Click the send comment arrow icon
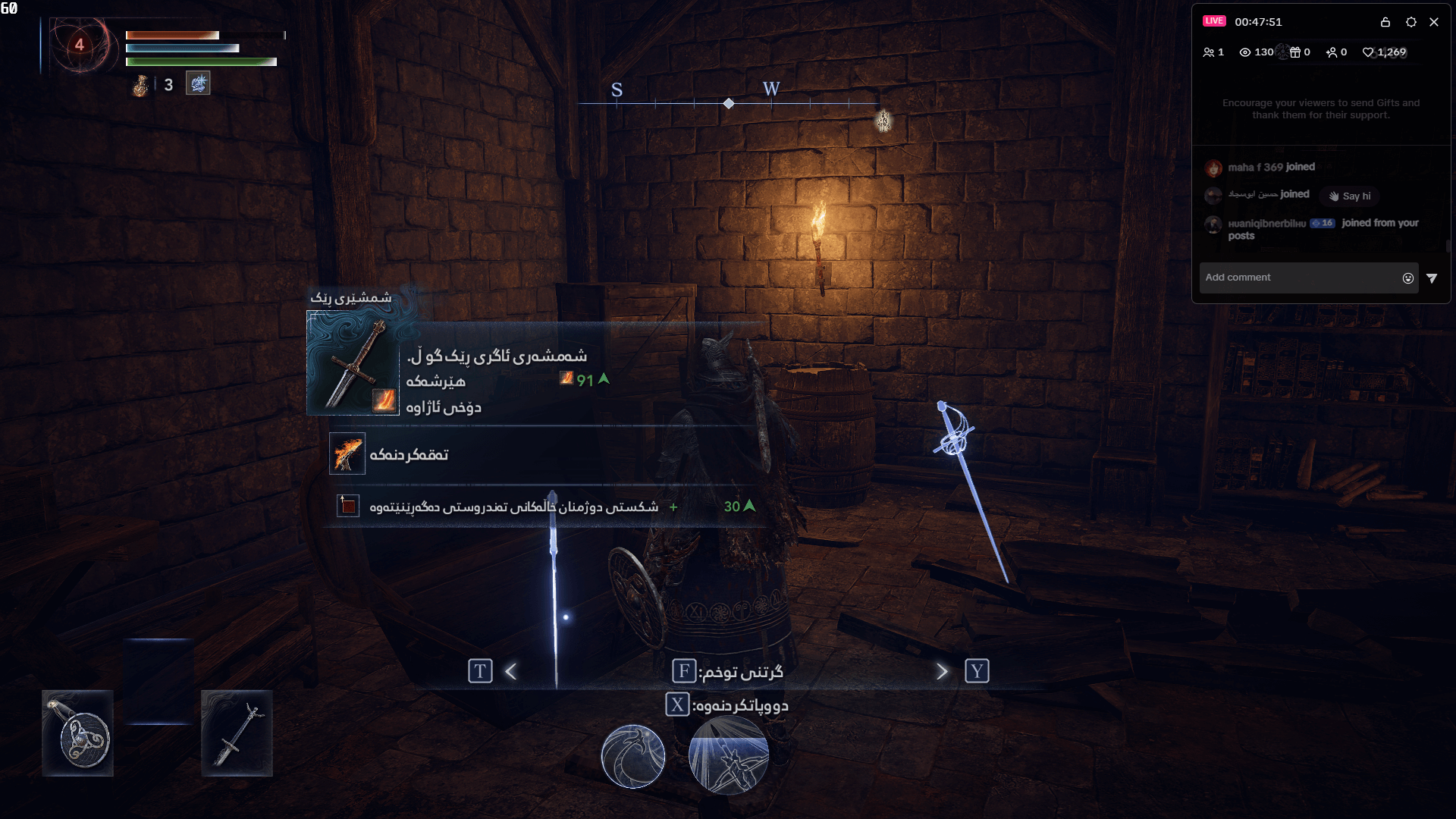This screenshot has height=819, width=1456. (1433, 278)
